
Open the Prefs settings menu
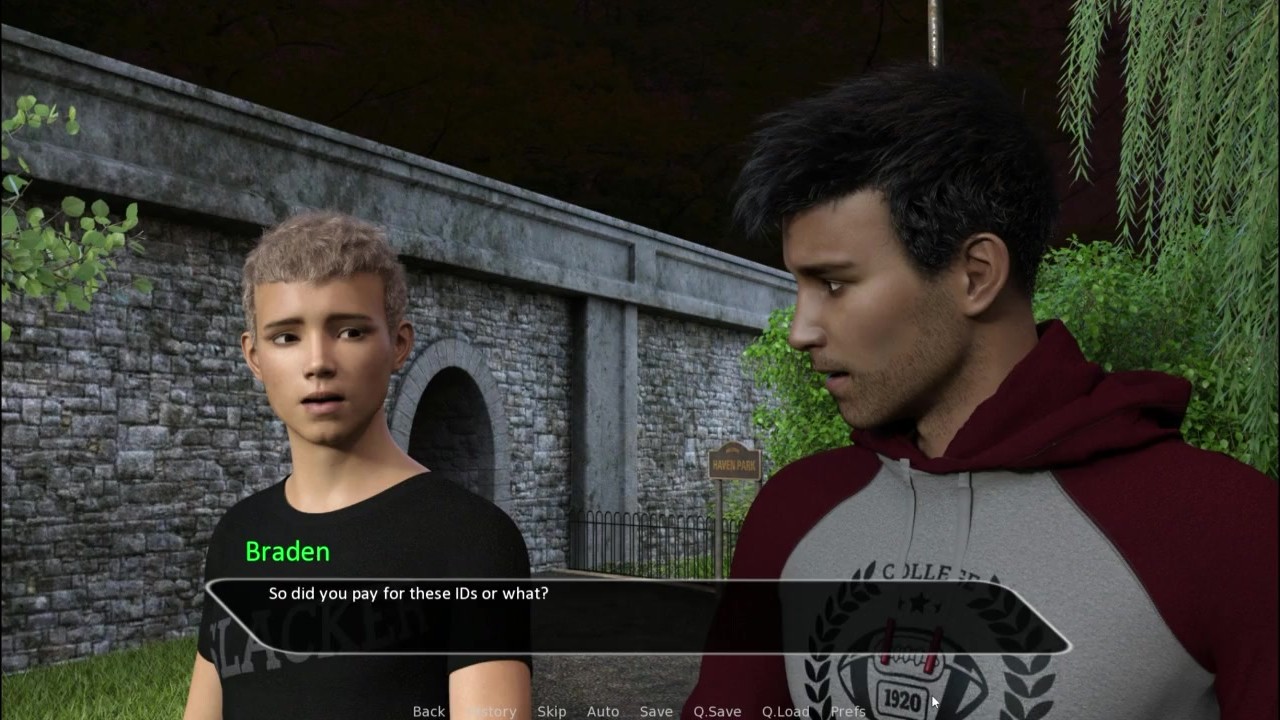[x=848, y=711]
